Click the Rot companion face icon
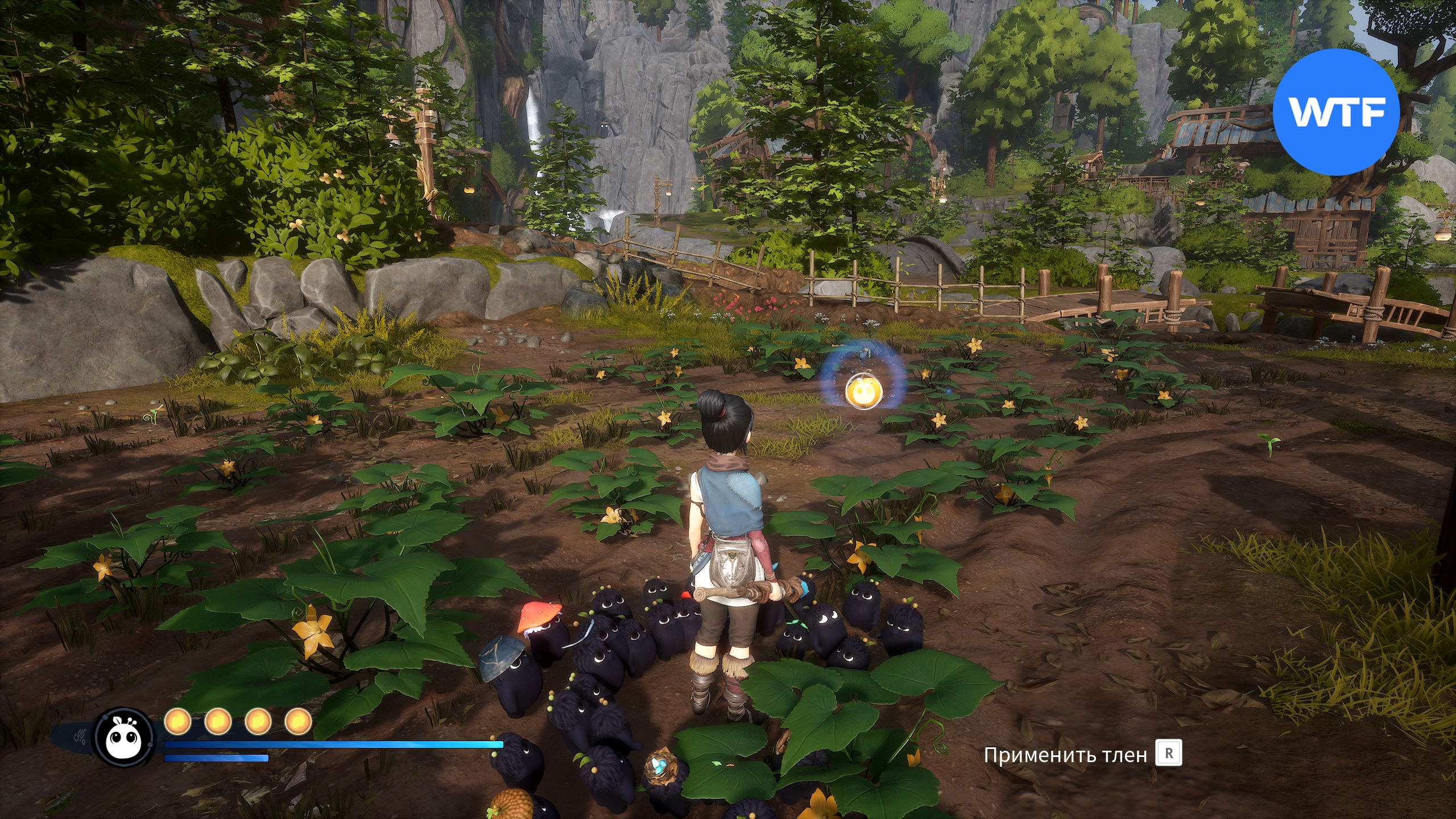The width and height of the screenshot is (1456, 819). click(x=124, y=738)
